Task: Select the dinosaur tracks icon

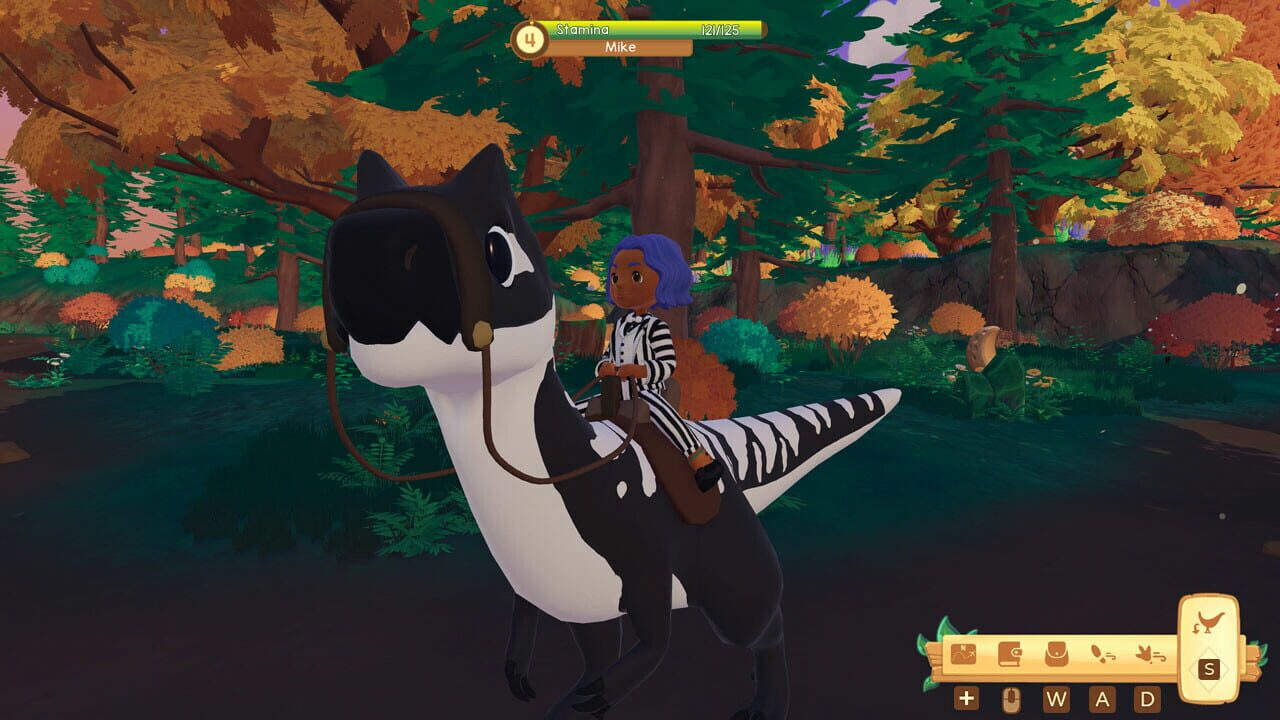Action: (x=1149, y=655)
